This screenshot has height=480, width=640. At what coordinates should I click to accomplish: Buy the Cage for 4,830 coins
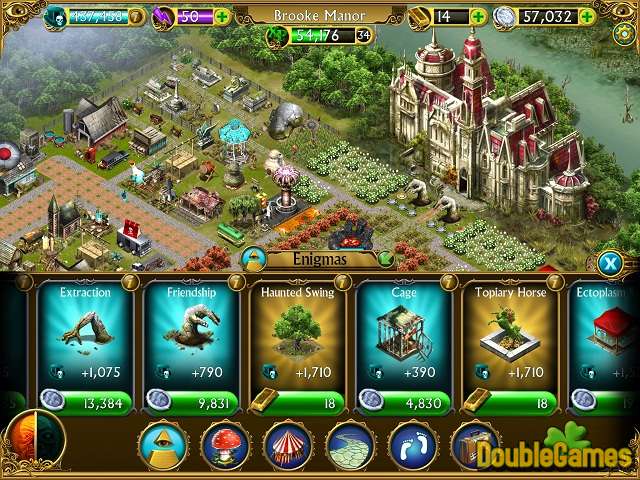[403, 402]
